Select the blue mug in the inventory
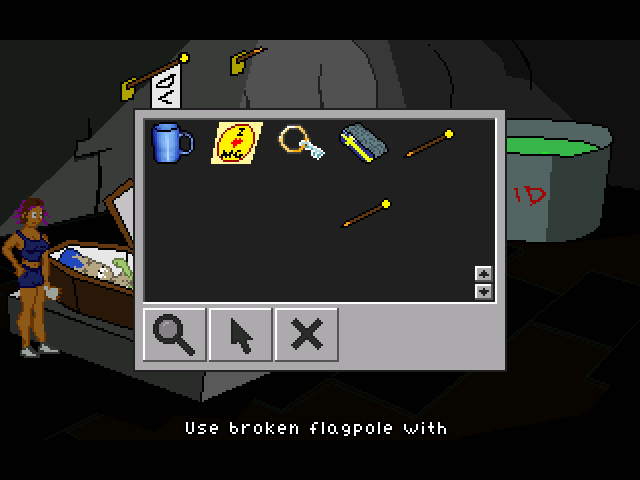The image size is (640, 480). [x=171, y=143]
